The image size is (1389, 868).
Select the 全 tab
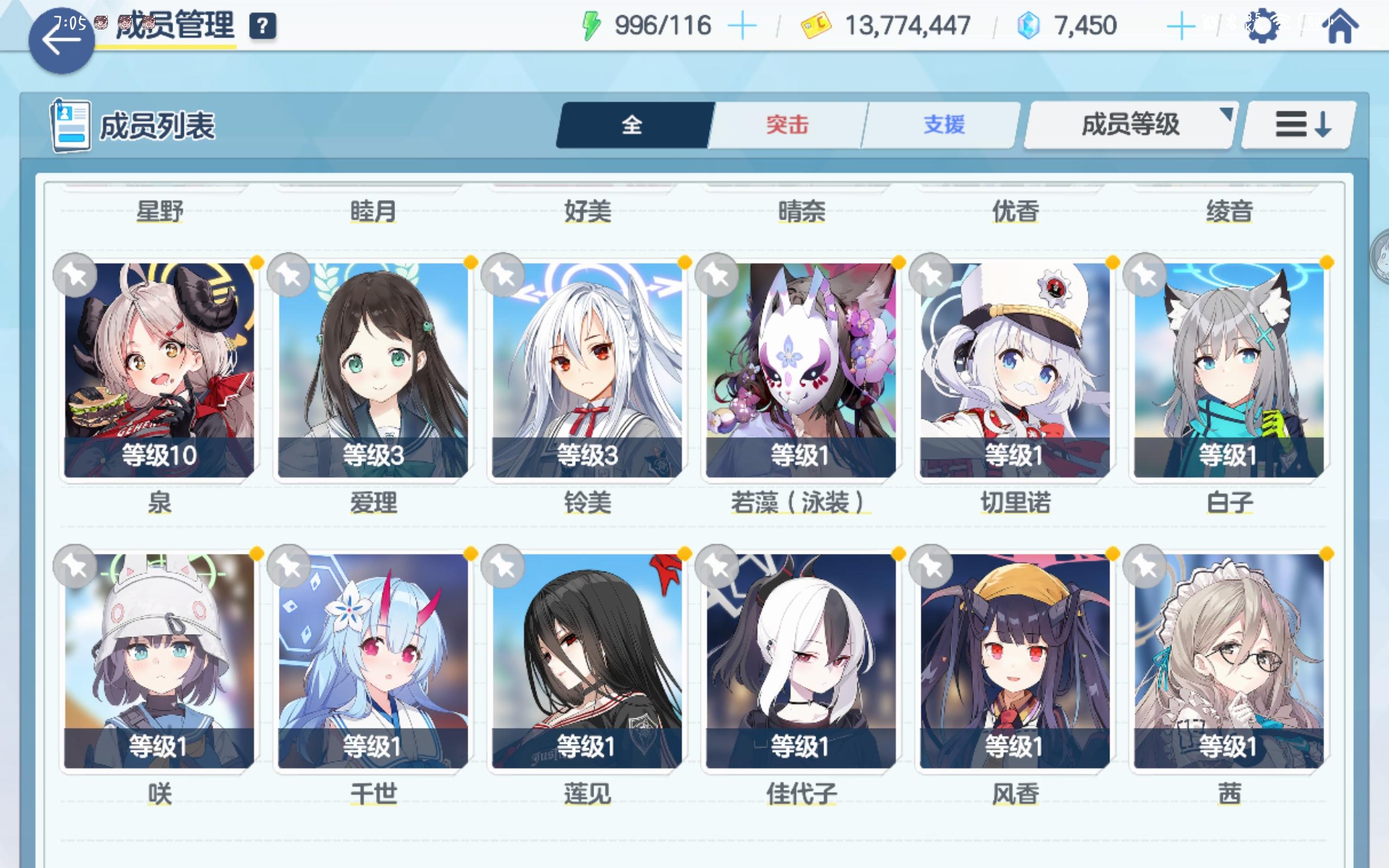pos(632,125)
